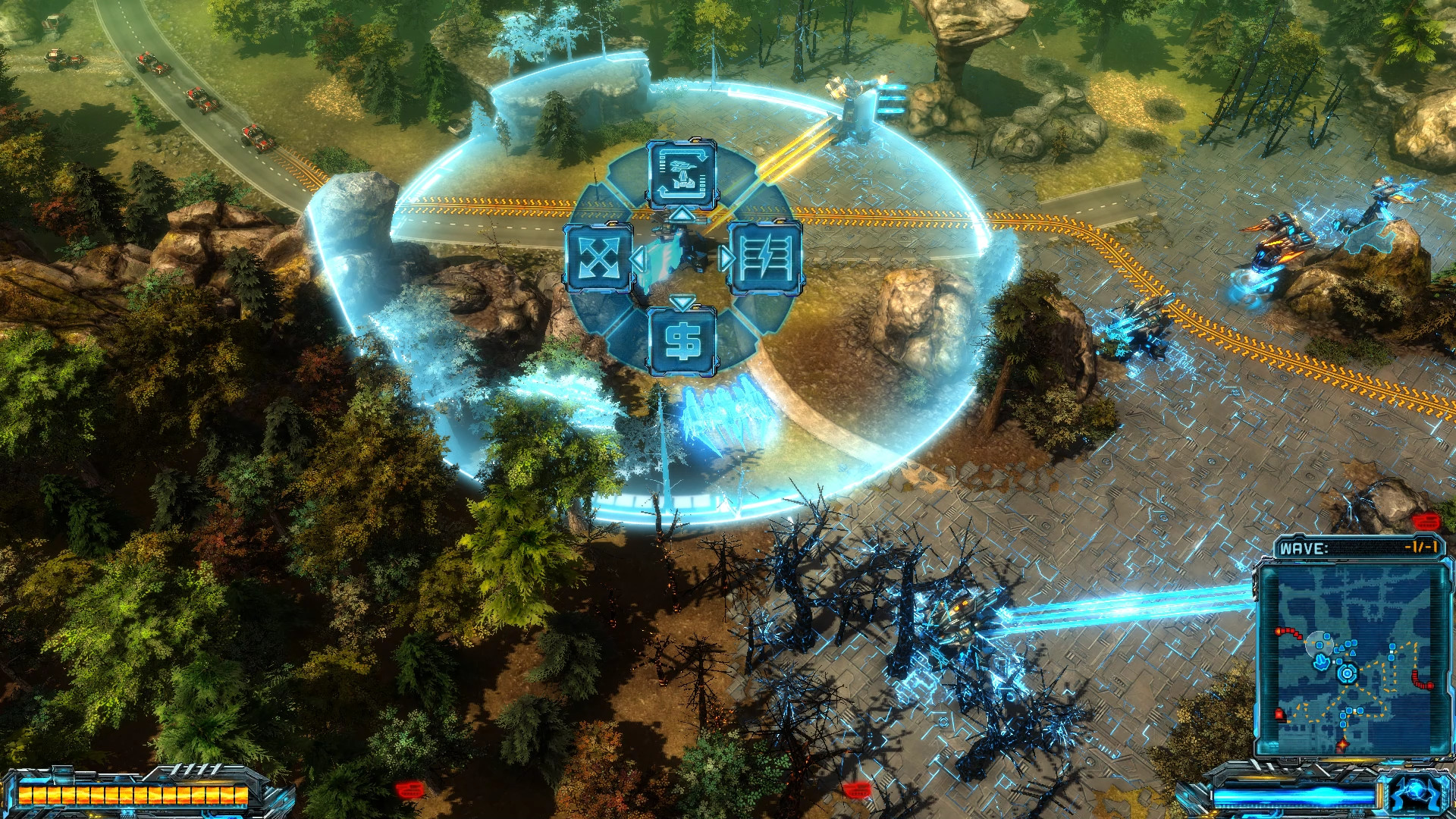Image resolution: width=1456 pixels, height=819 pixels.
Task: Click the alien core icon on the minimap
Action: [x=1346, y=672]
